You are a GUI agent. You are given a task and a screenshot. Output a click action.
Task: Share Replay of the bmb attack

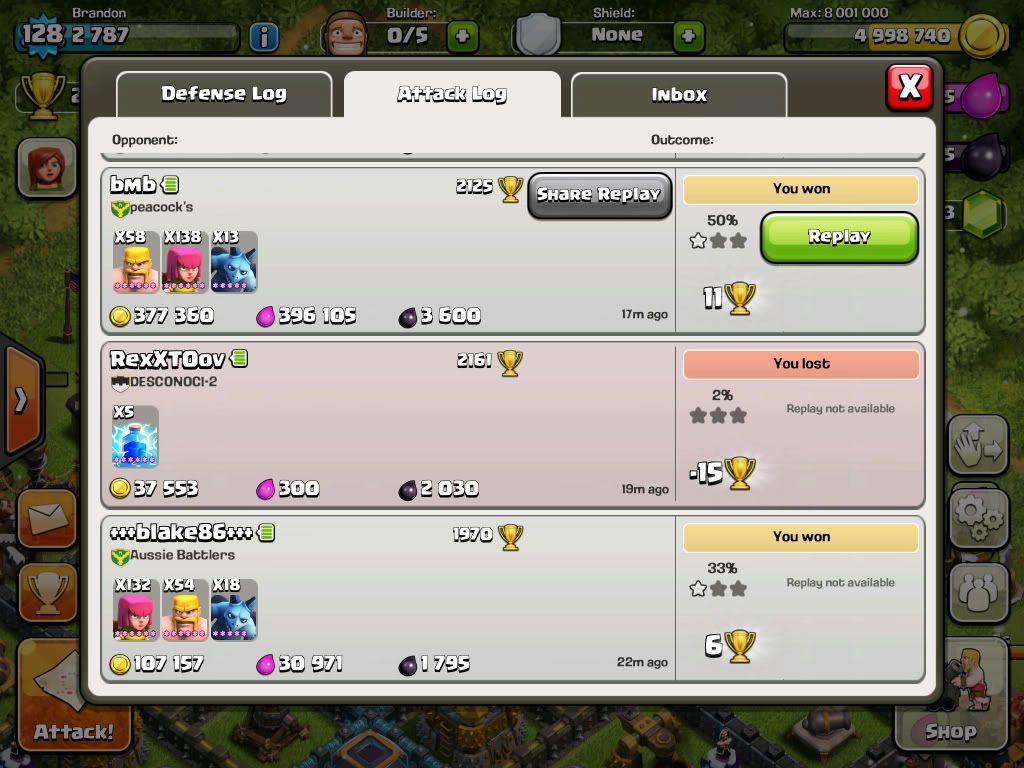(x=599, y=195)
